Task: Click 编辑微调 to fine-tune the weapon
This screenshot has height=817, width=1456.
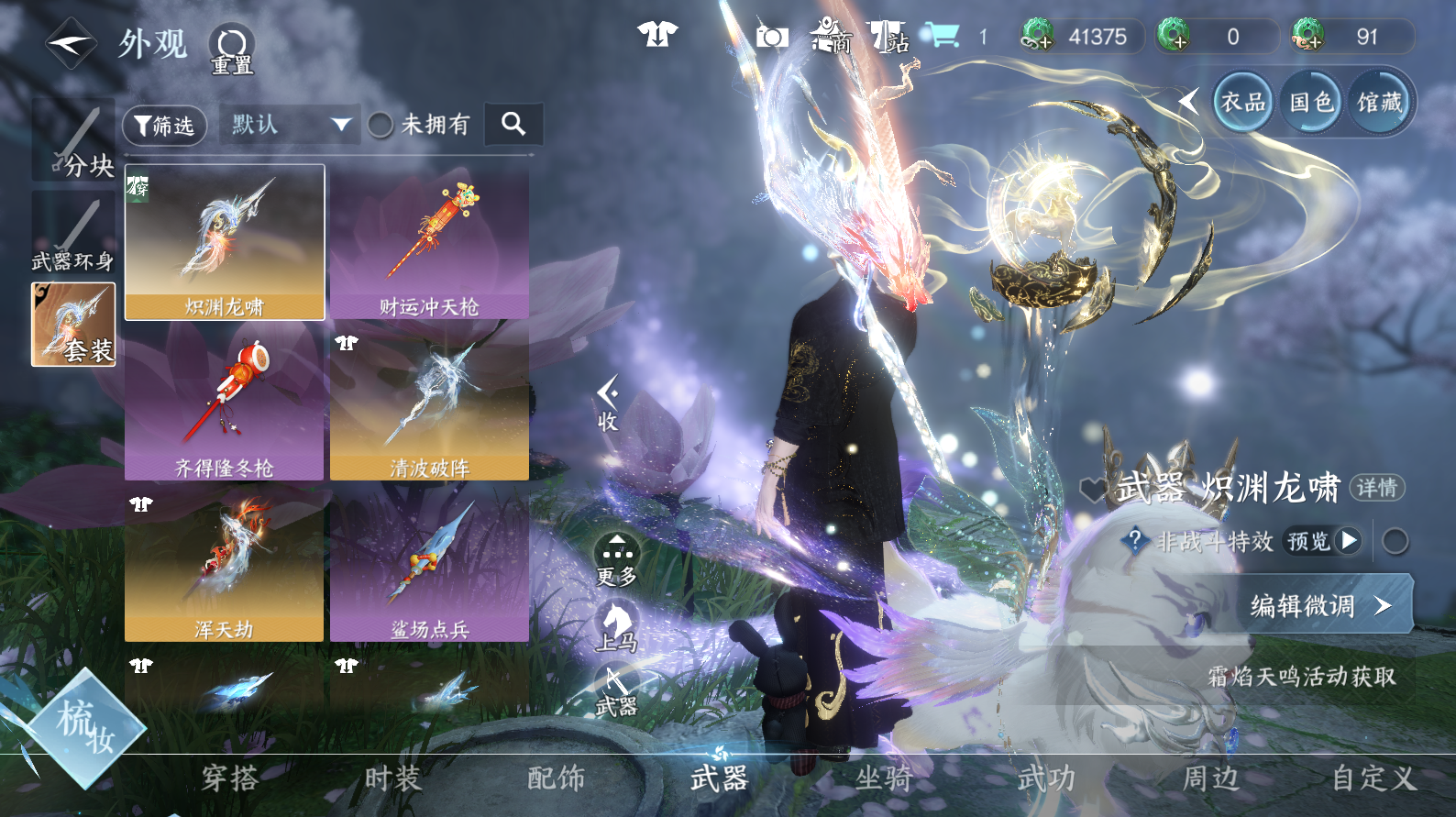Action: 1321,605
